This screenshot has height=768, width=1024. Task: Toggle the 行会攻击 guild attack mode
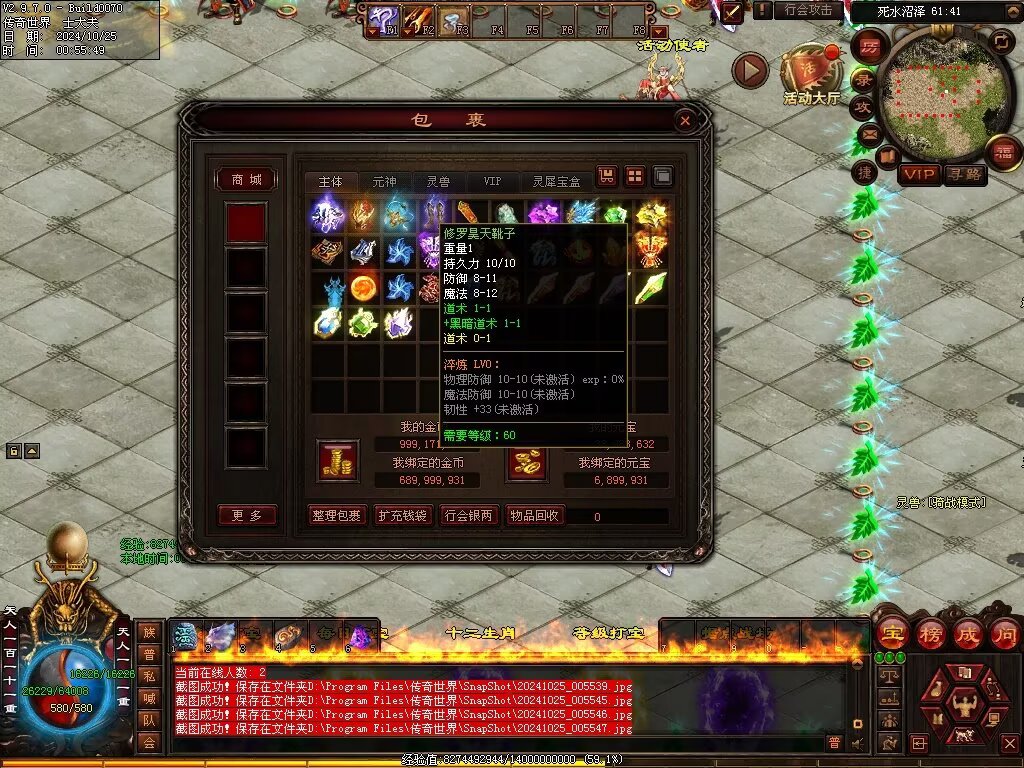[808, 10]
